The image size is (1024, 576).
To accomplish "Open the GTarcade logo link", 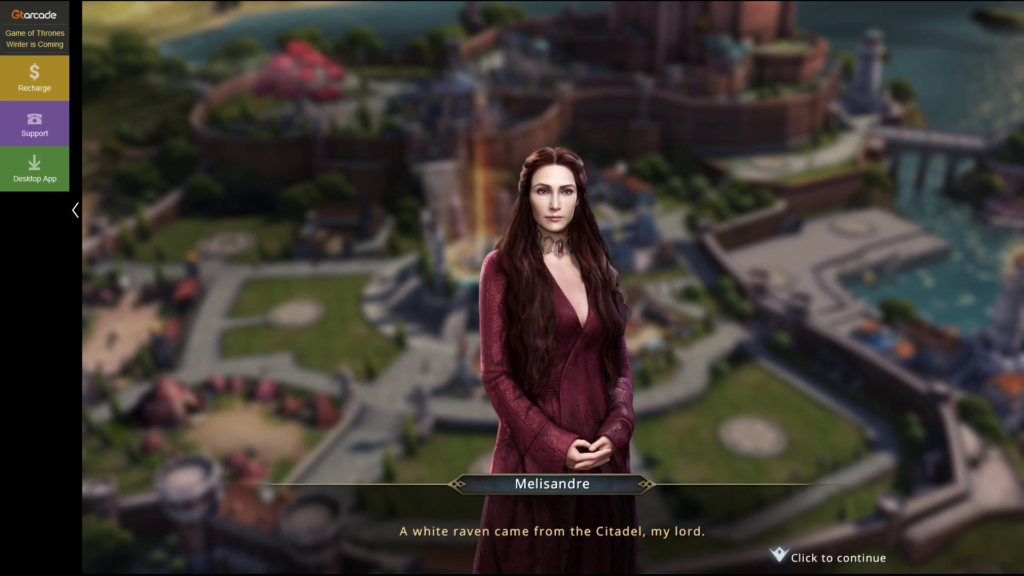I will (x=34, y=13).
